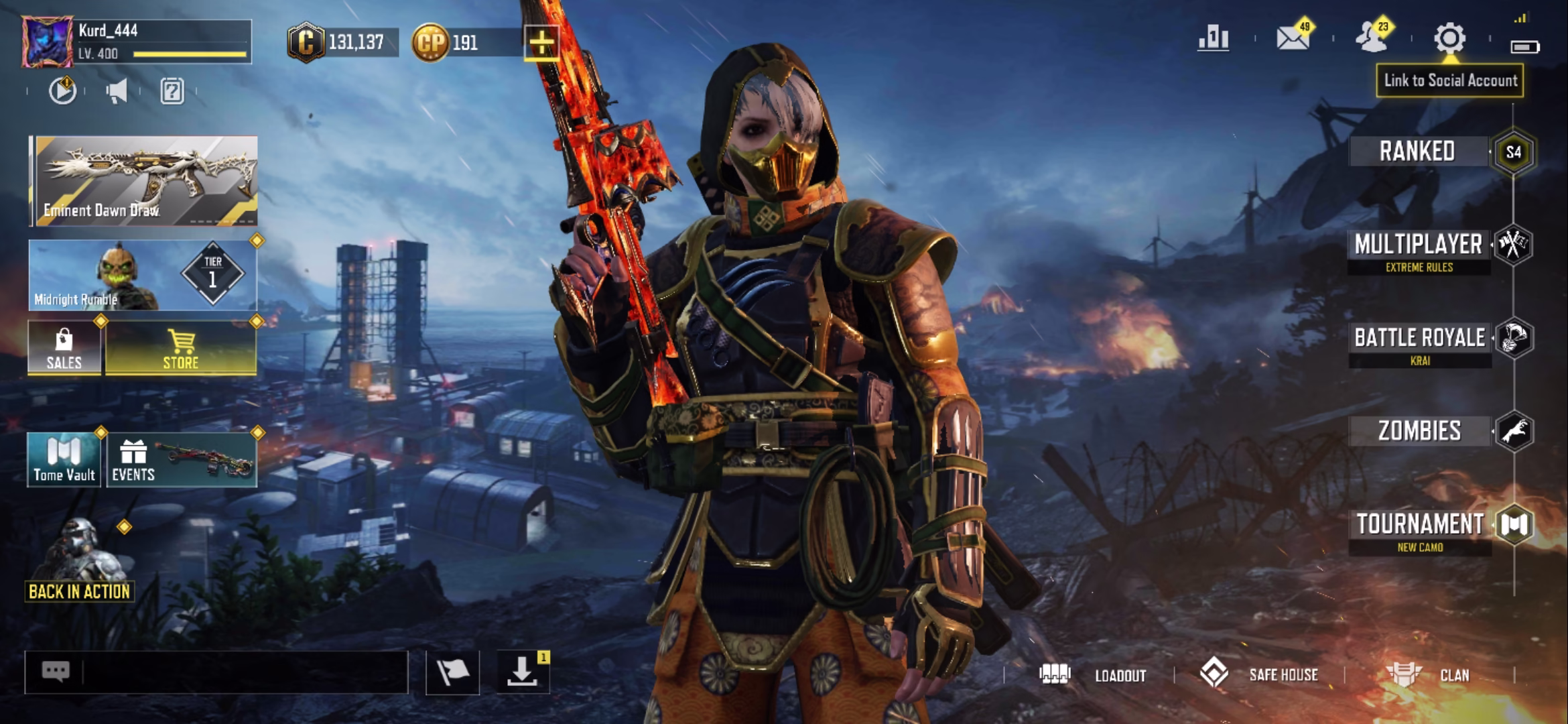Image resolution: width=1568 pixels, height=724 pixels.
Task: Open the Ranked mode menu
Action: point(1417,152)
